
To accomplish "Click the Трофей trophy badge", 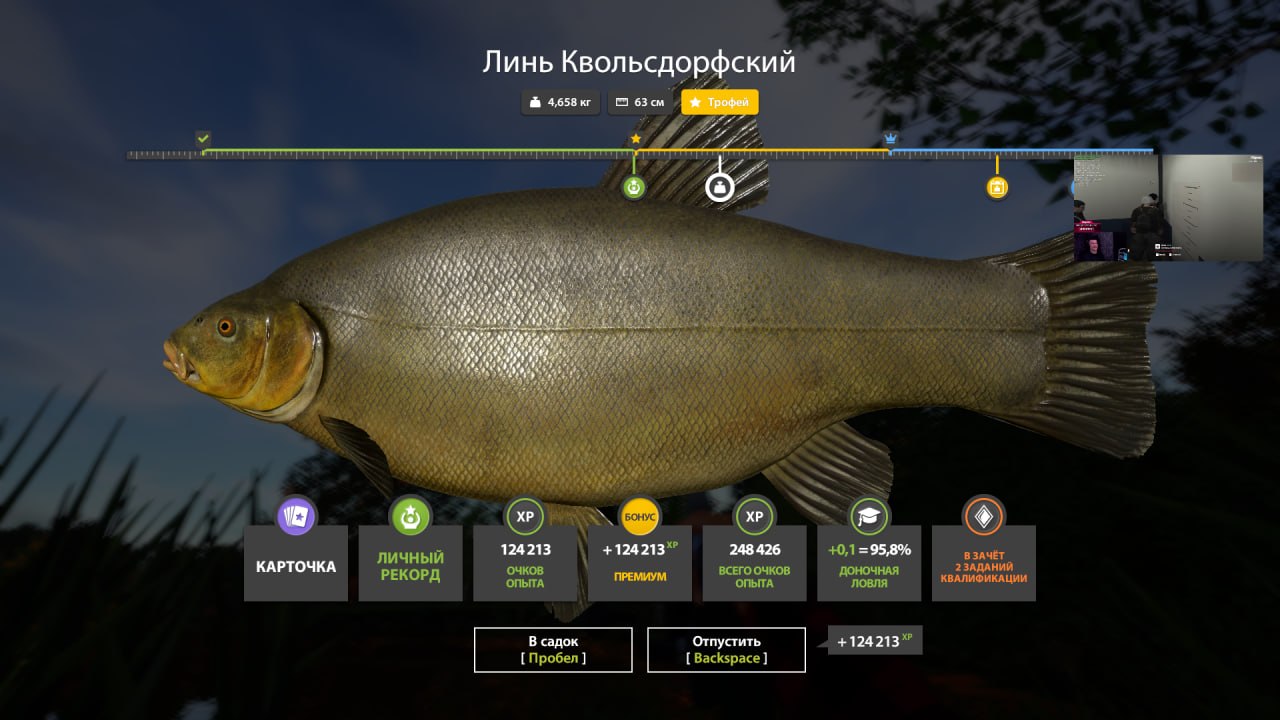I will pos(720,102).
